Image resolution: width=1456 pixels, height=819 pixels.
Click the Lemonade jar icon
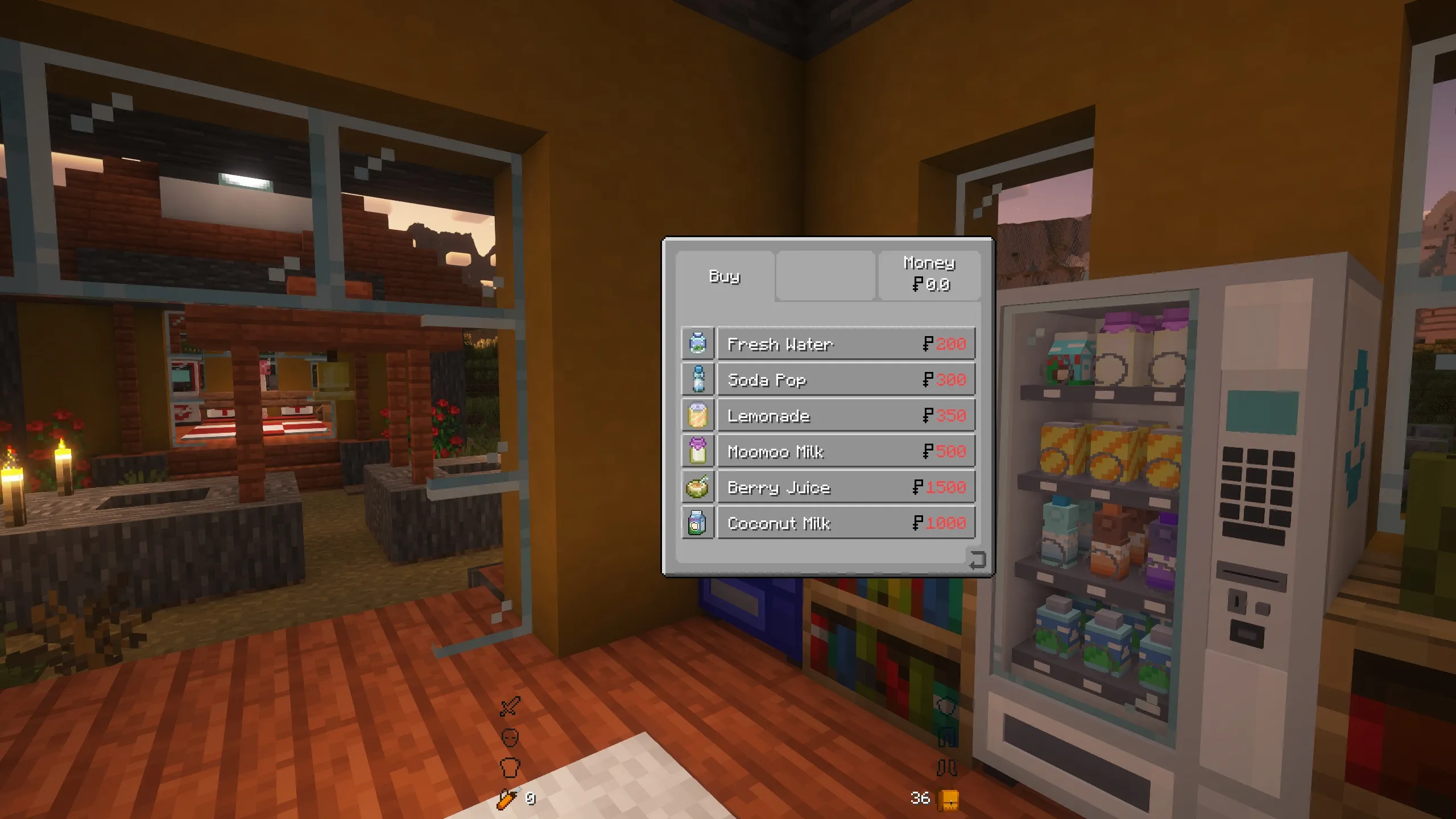tap(697, 415)
